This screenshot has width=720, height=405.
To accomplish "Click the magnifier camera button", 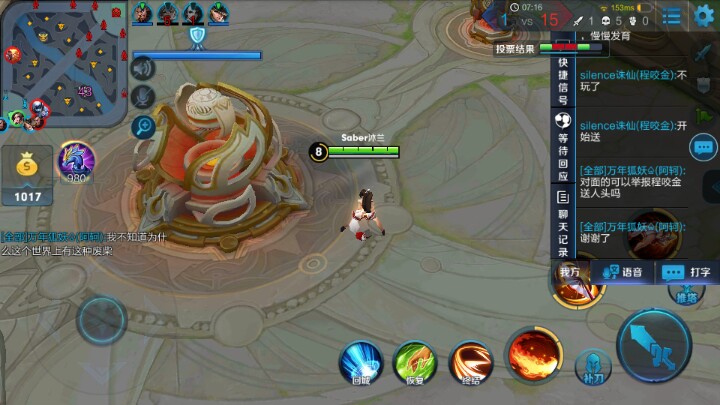I will pyautogui.click(x=144, y=126).
